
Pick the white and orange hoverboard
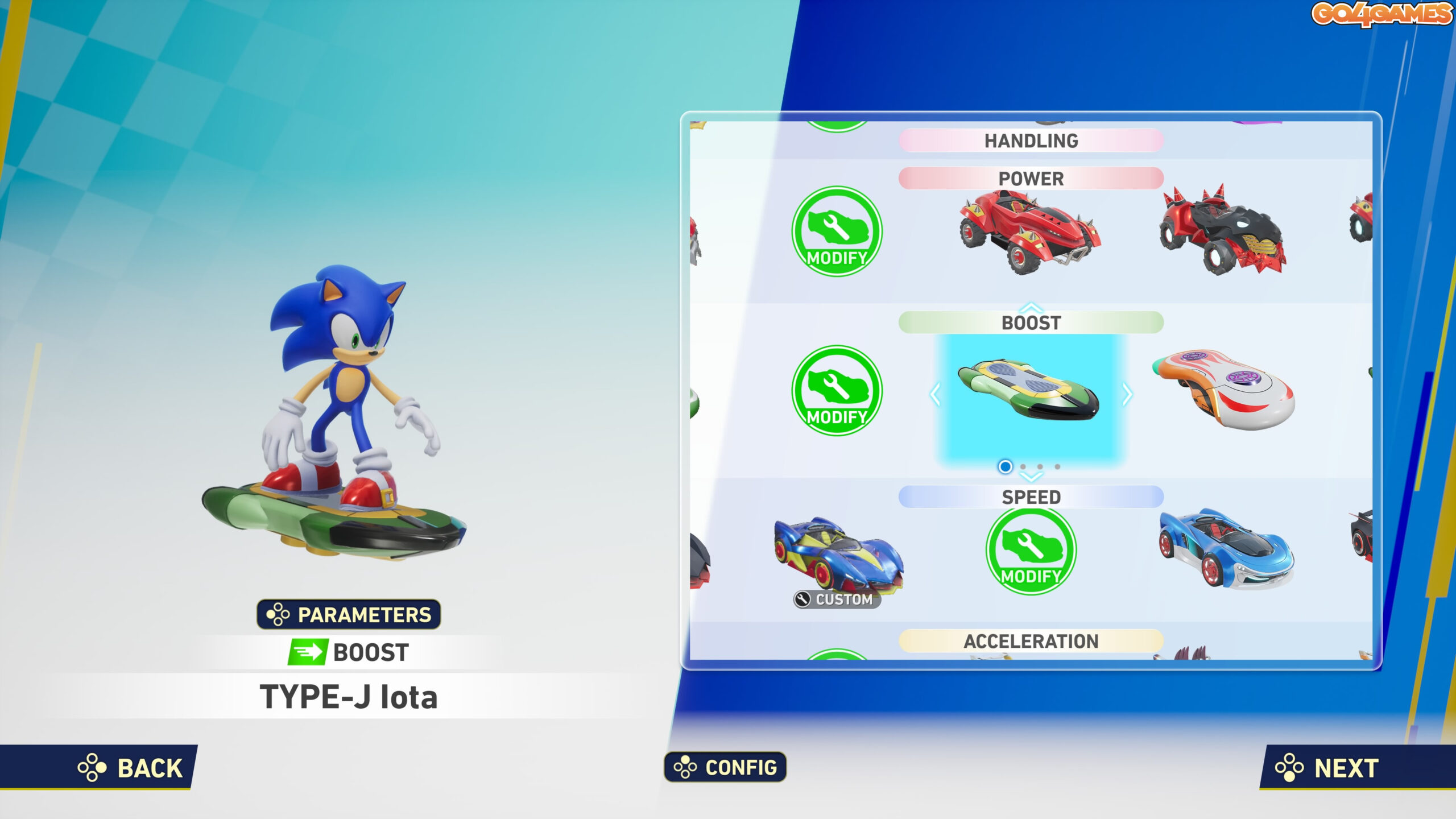click(1224, 390)
